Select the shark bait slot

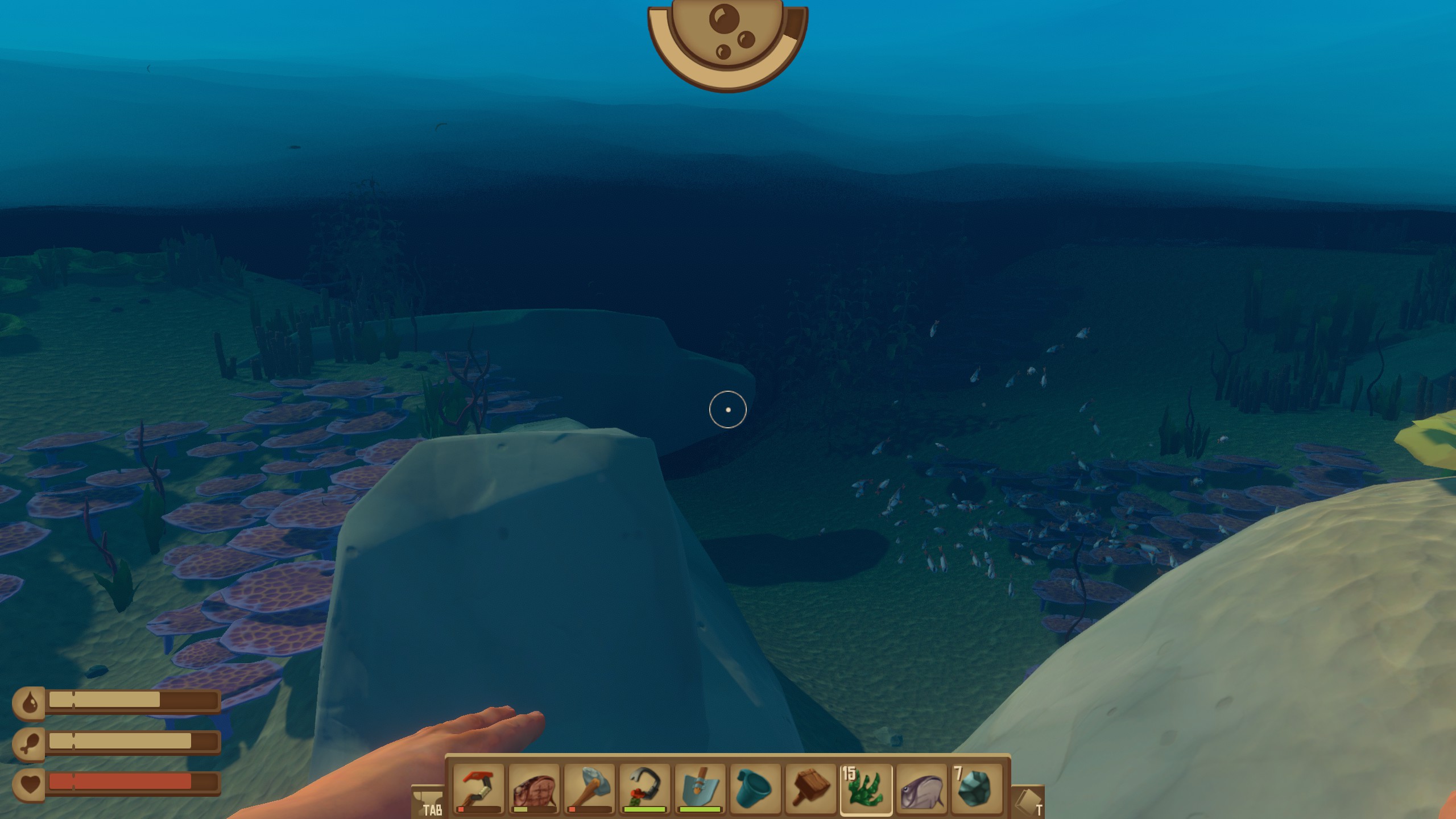coord(534,789)
